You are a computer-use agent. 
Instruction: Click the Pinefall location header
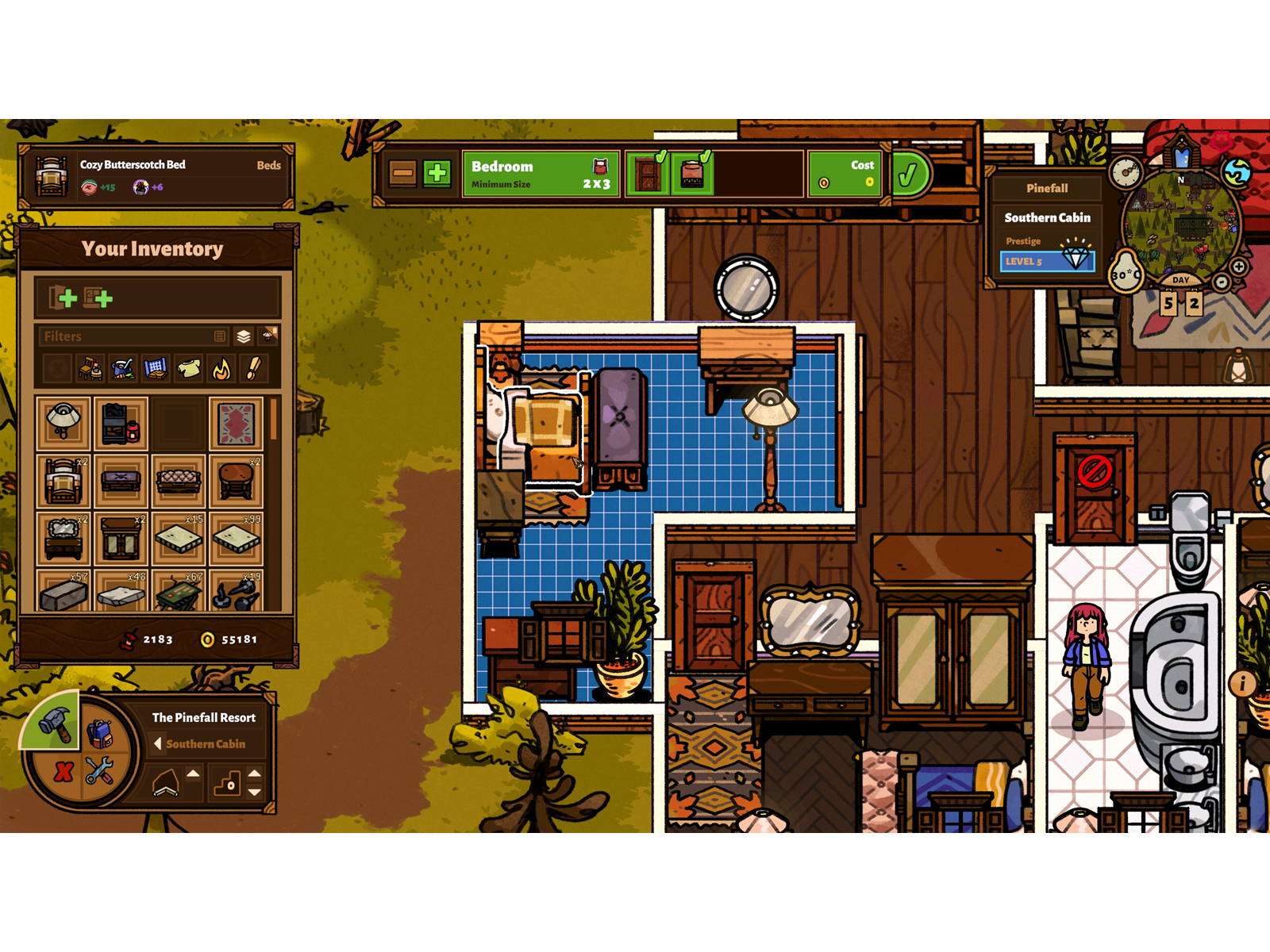(1048, 188)
